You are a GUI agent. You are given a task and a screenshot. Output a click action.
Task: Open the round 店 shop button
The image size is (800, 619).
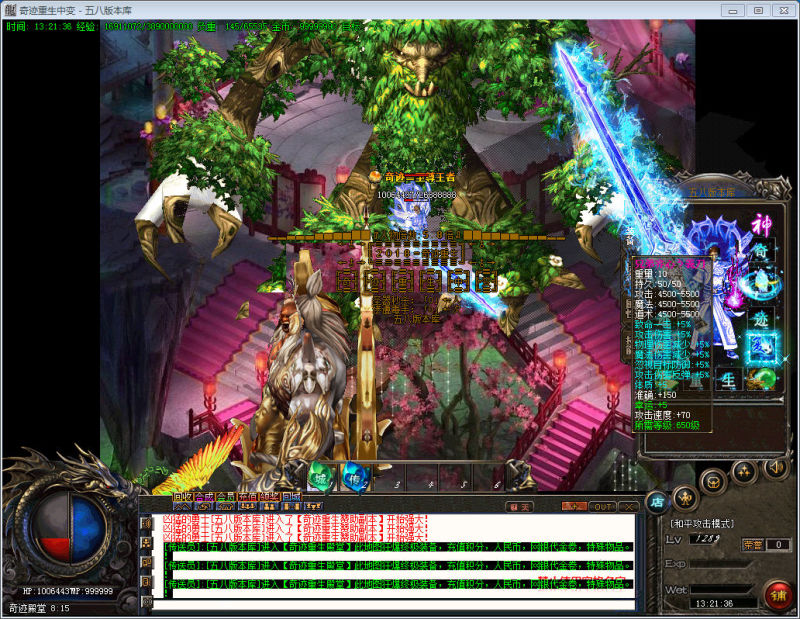click(x=657, y=501)
